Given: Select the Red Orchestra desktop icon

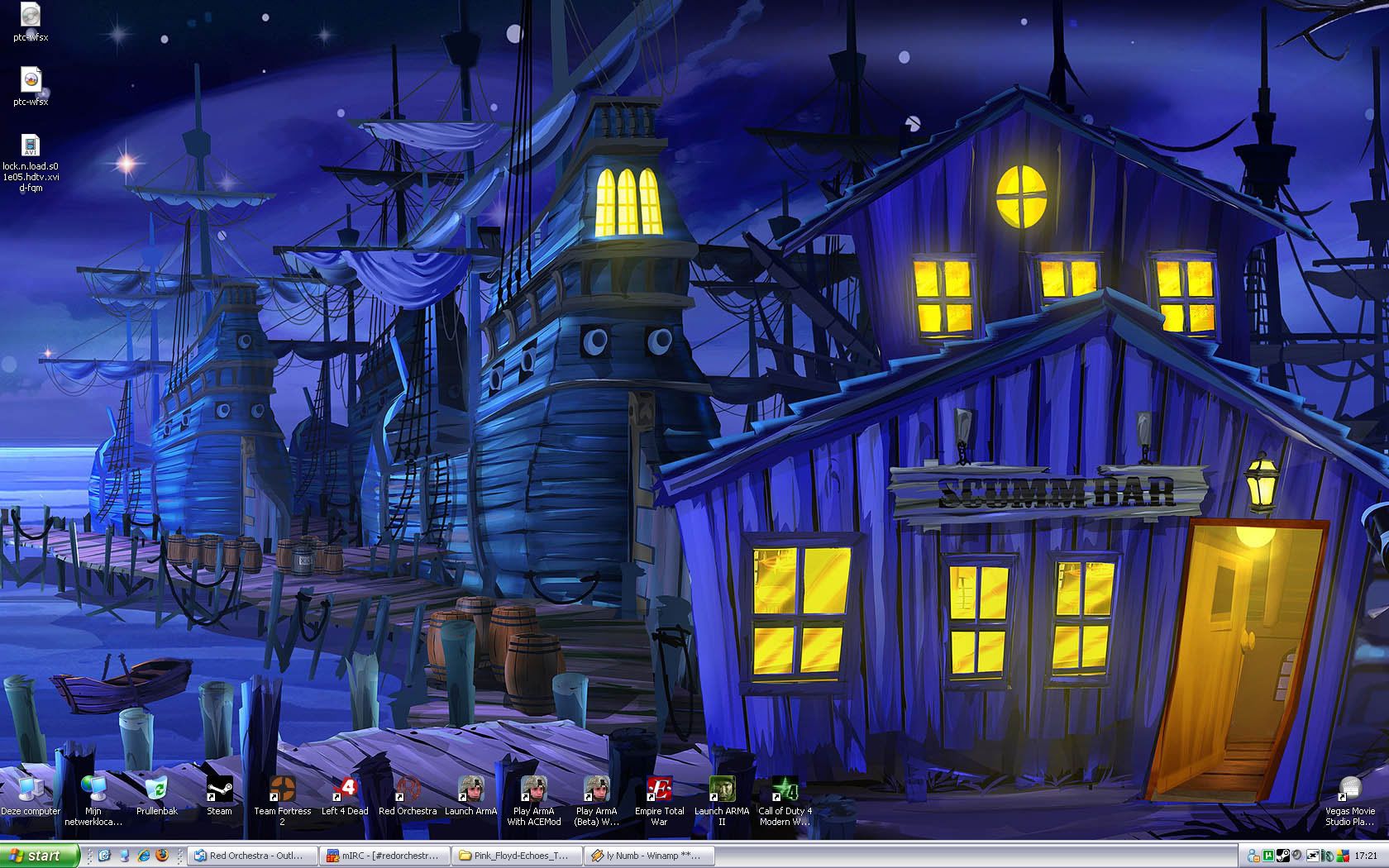Looking at the screenshot, I should [408, 790].
